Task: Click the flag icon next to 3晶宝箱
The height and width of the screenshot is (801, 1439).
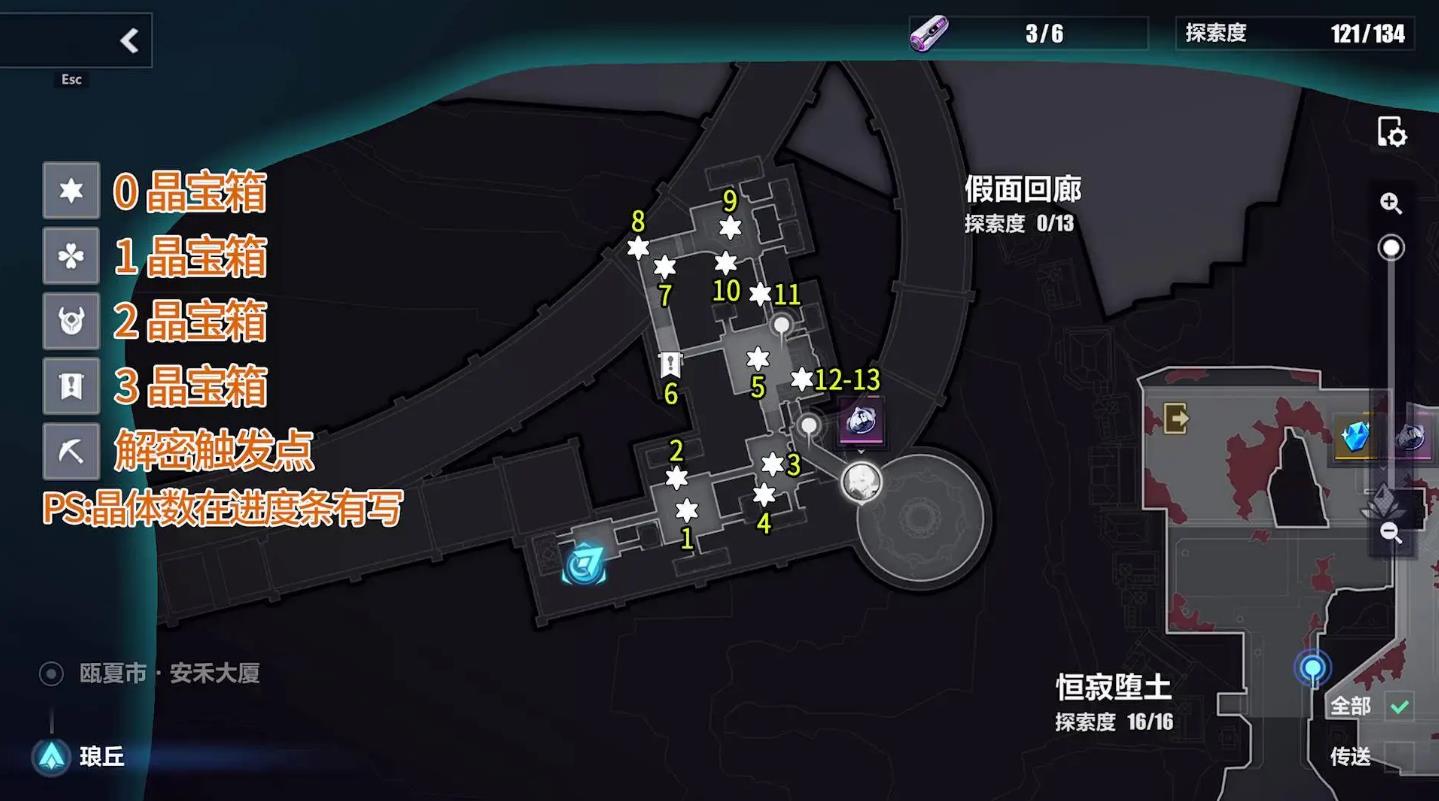Action: pyautogui.click(x=70, y=387)
